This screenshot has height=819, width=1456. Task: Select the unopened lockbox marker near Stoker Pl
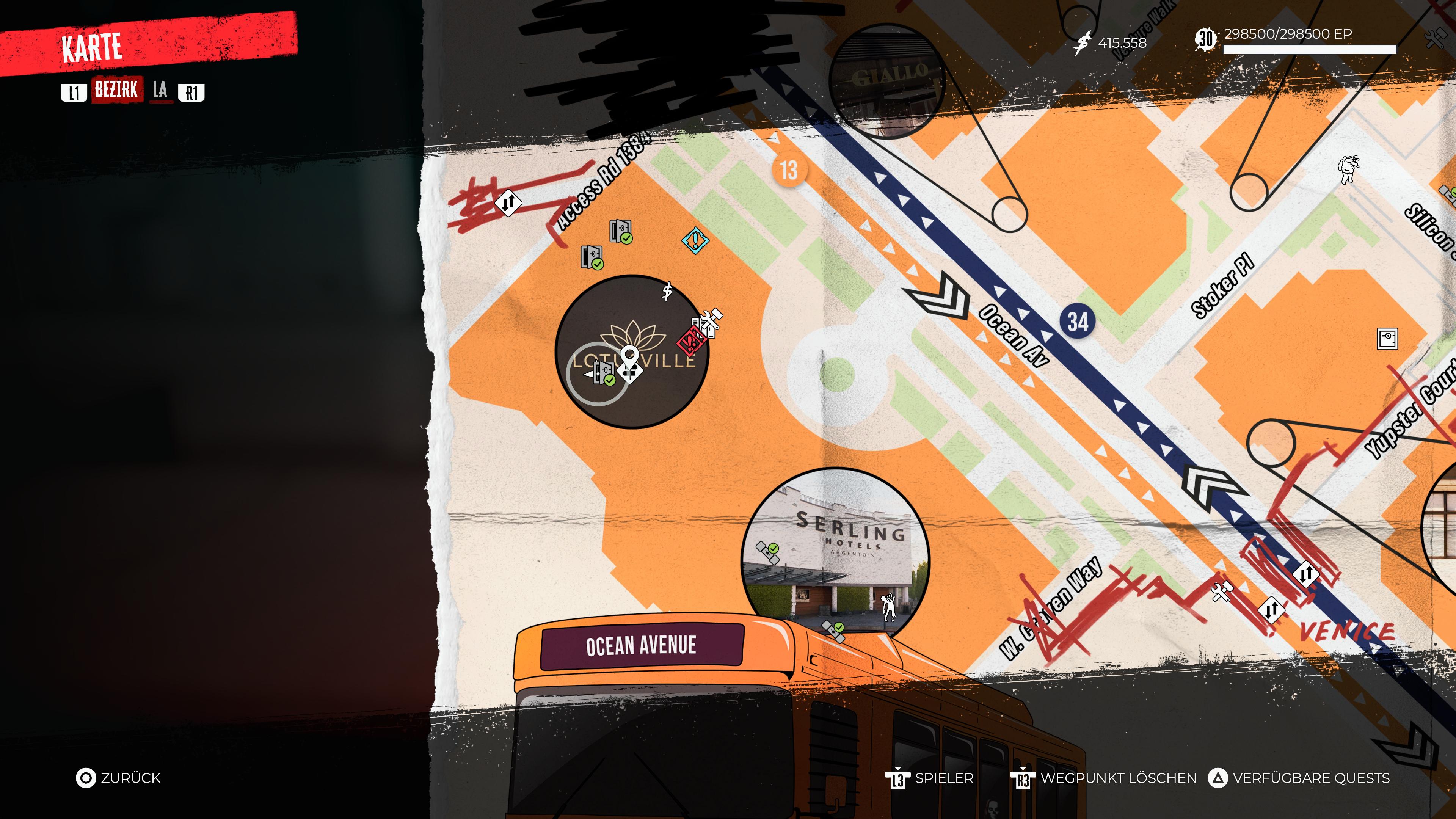(1387, 339)
